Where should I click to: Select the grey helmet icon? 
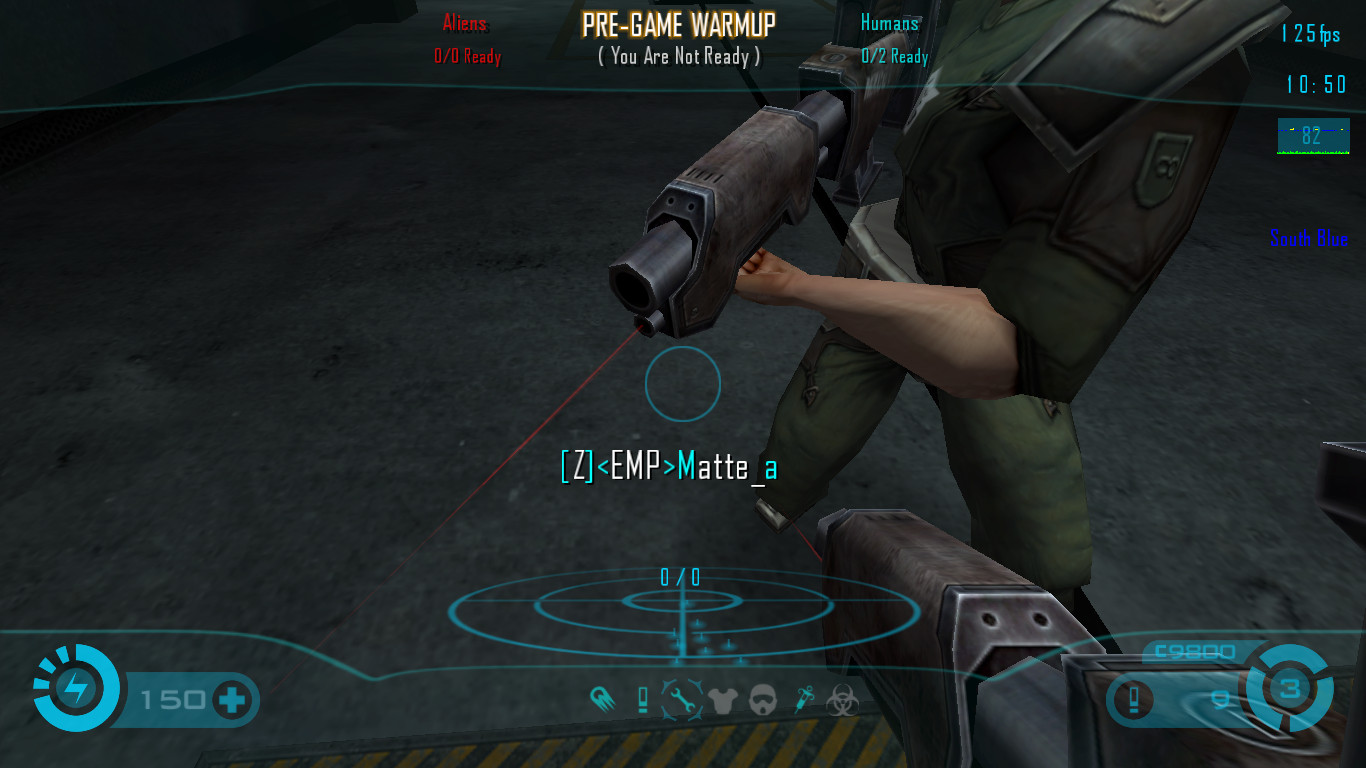pos(762,699)
